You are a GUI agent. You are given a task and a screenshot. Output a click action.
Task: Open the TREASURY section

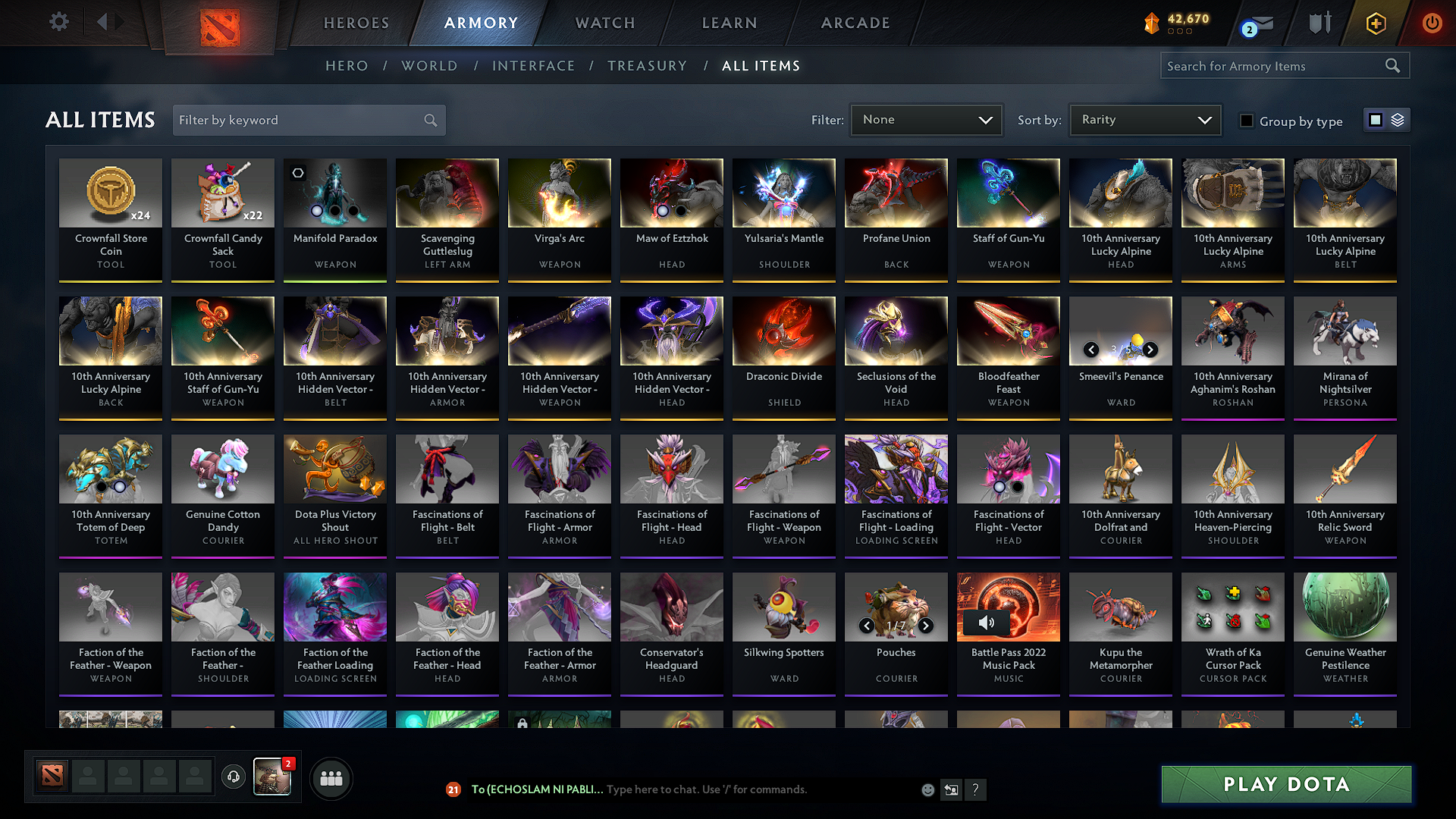(648, 66)
